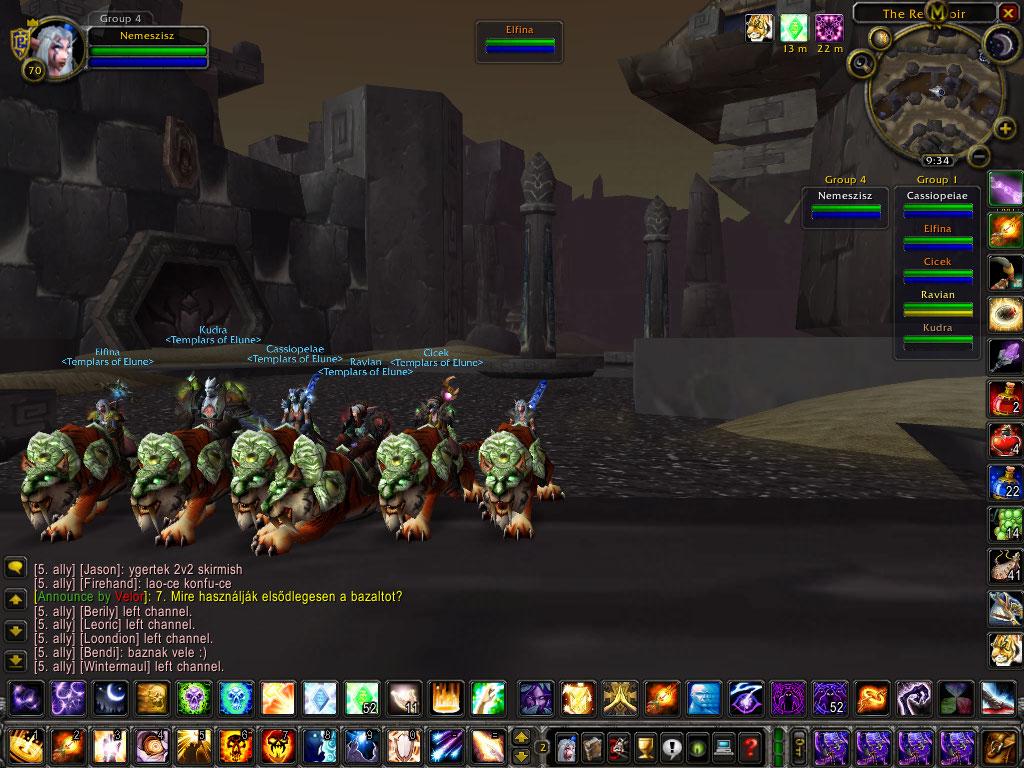Open the chat menu speech bubble button

15,567
